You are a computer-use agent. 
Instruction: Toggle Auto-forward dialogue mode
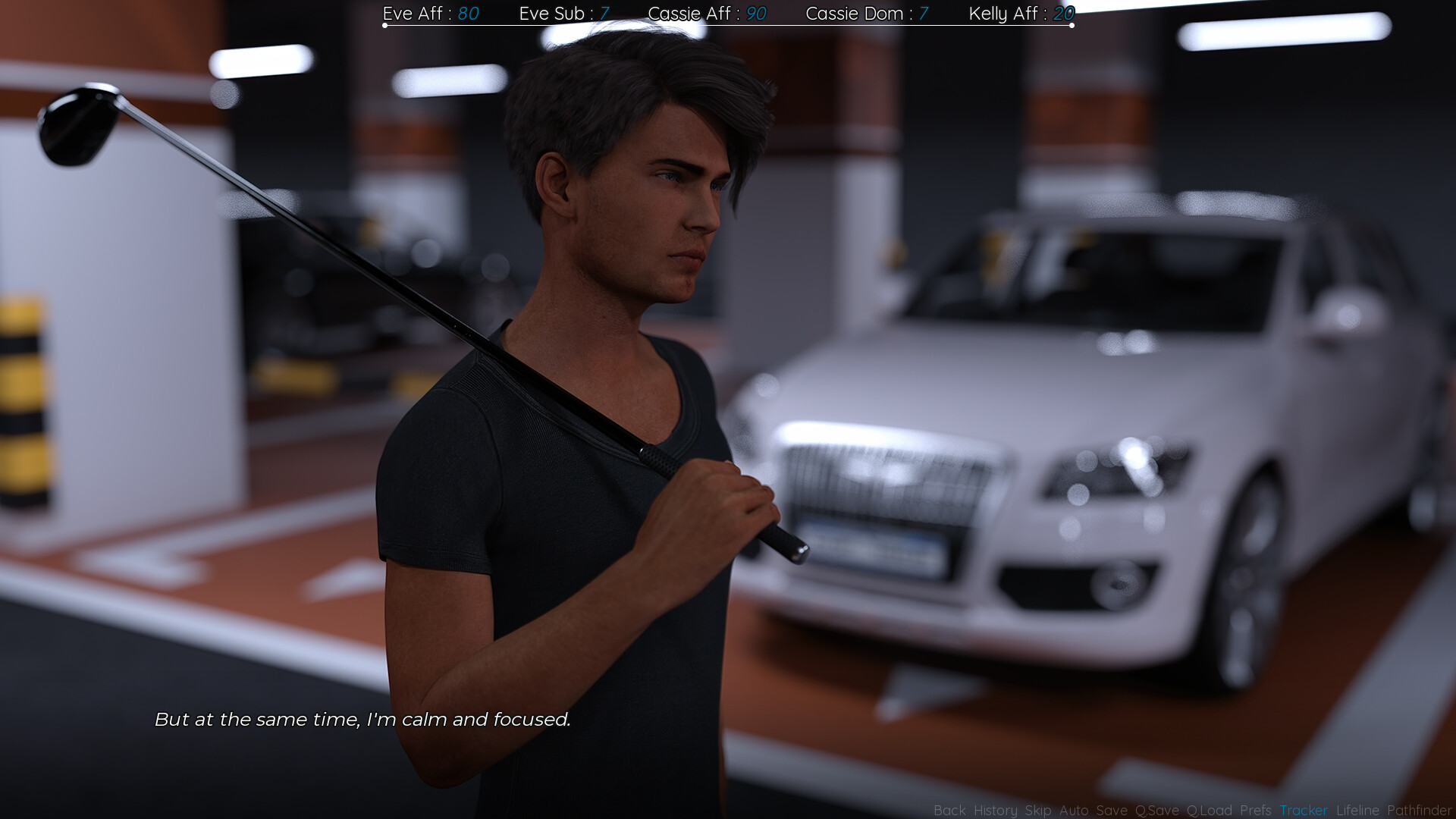coord(1073,811)
